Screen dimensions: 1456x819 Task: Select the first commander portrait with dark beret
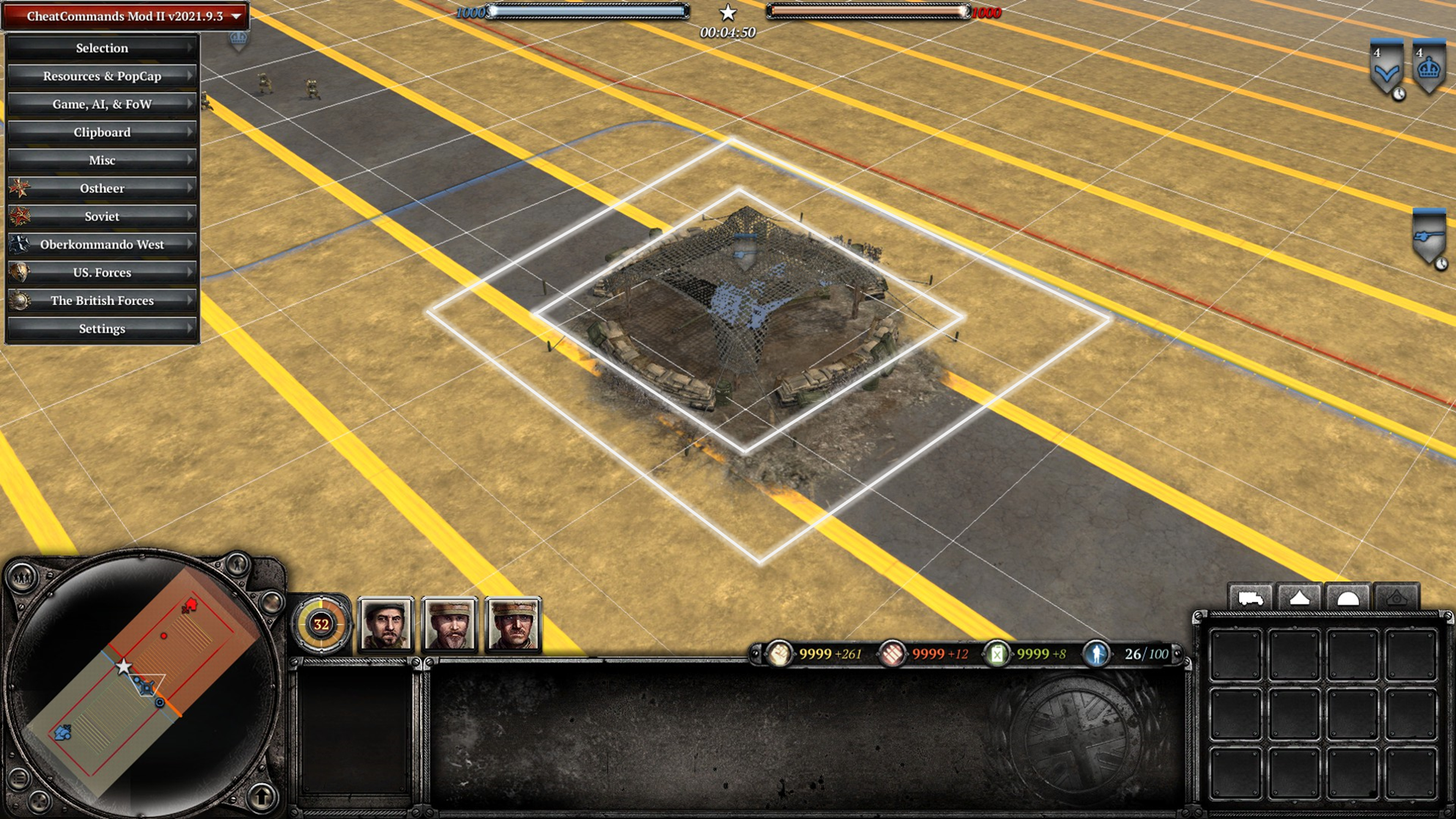tap(386, 625)
